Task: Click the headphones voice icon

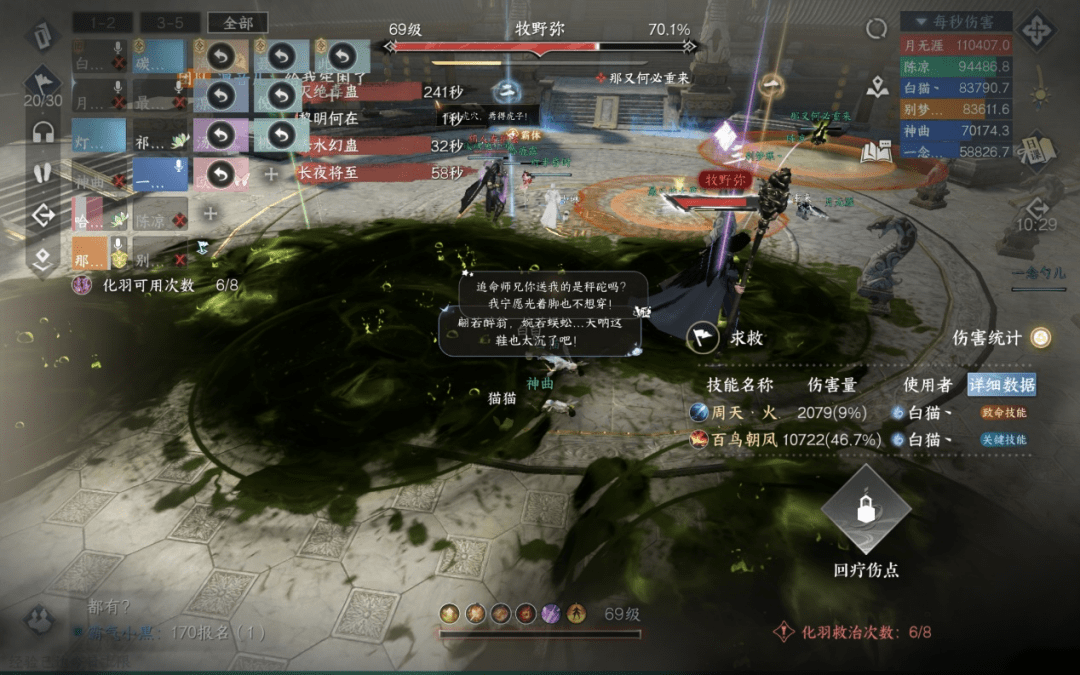Action: click(43, 132)
